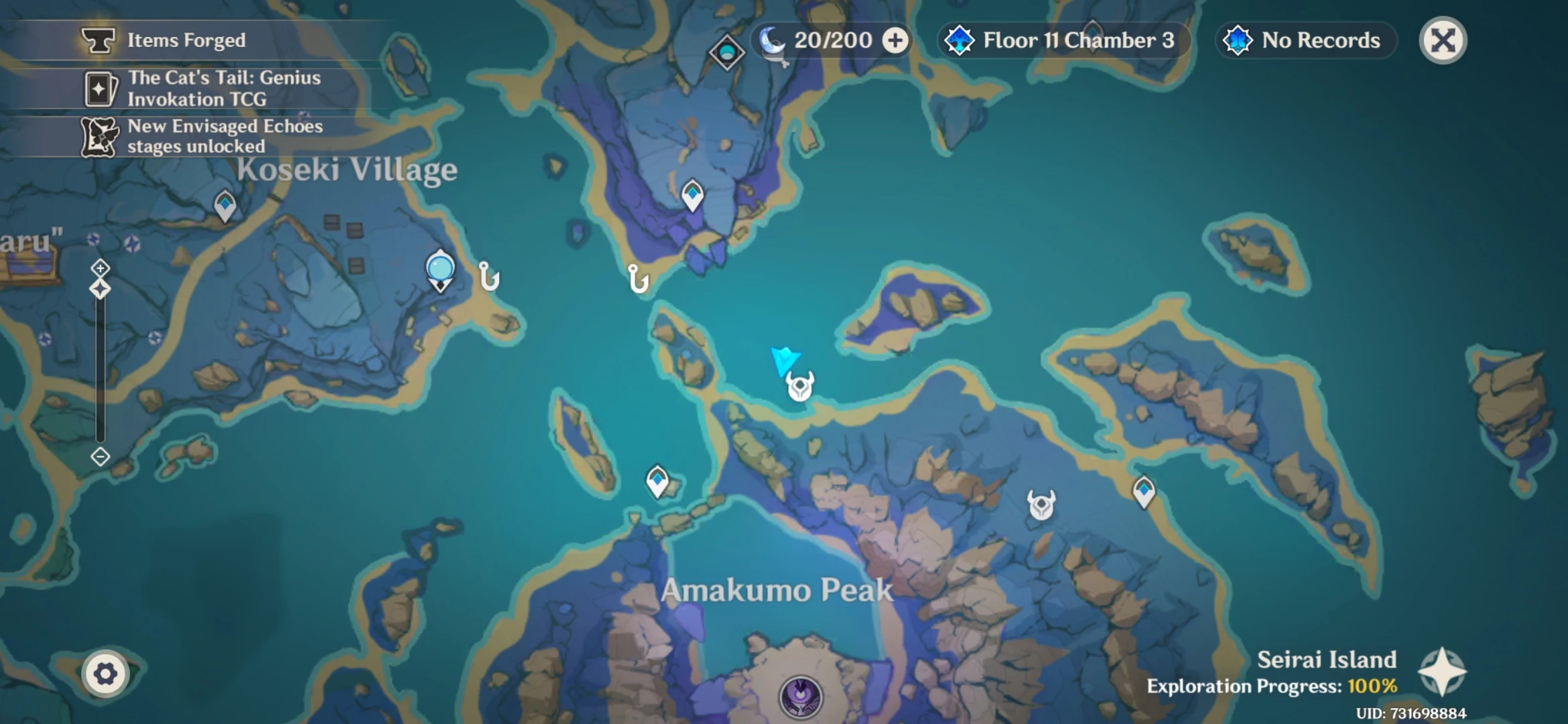Zoom out the map with the minus diamond
The image size is (1568, 724).
pos(101,457)
